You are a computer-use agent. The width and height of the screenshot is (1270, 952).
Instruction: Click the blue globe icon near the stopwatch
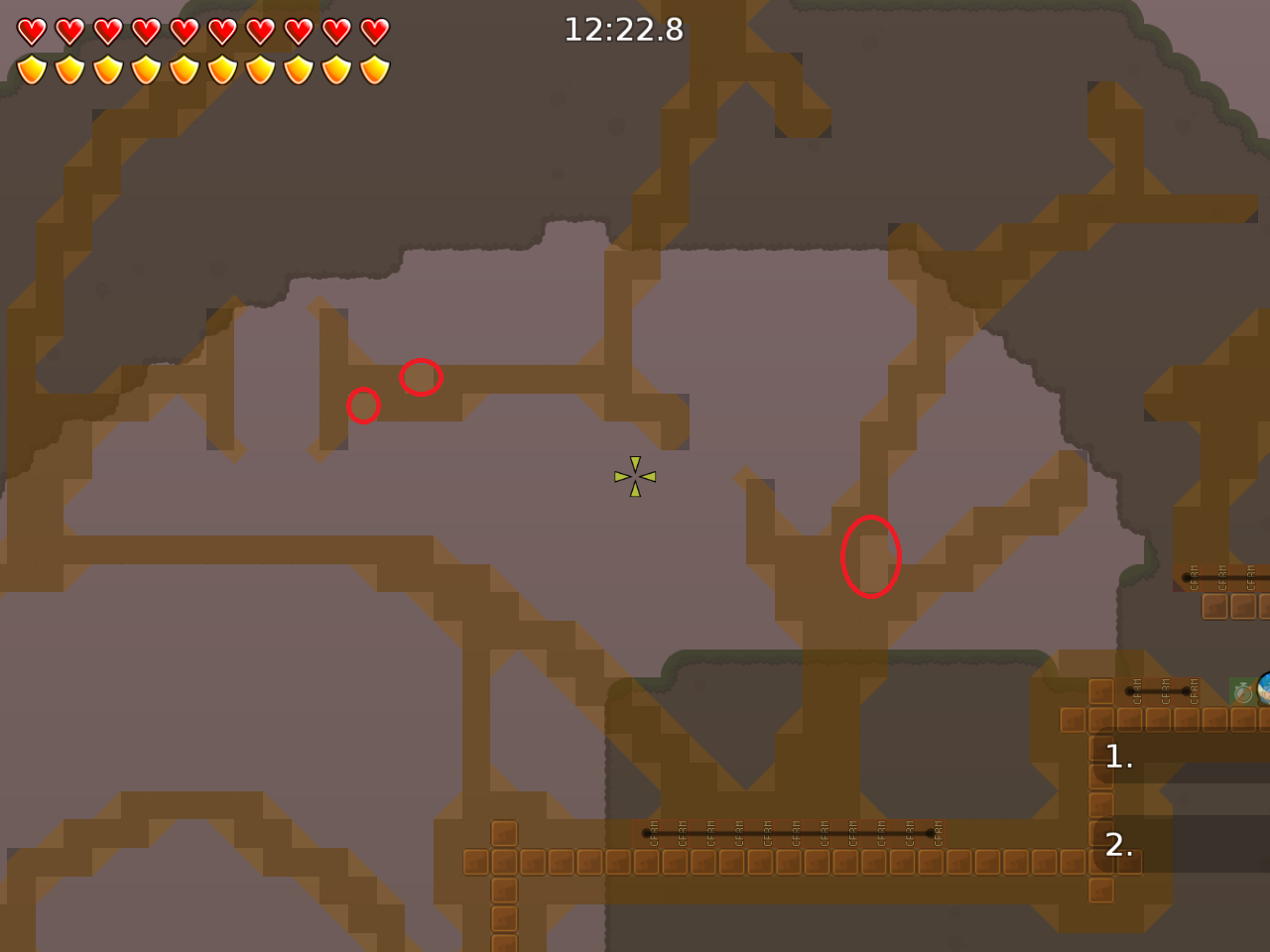click(1264, 688)
